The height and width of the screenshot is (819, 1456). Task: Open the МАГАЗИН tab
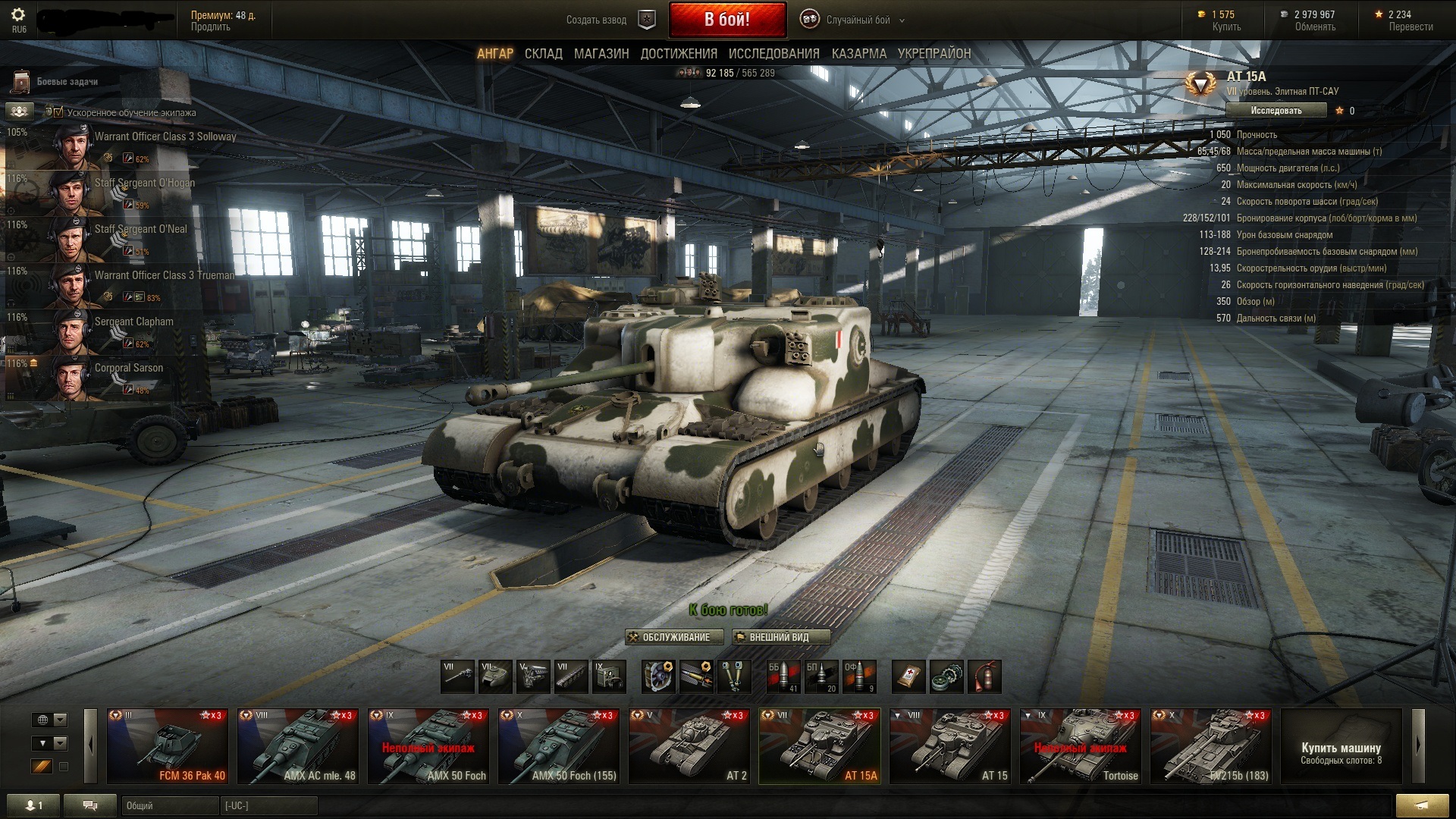point(601,54)
